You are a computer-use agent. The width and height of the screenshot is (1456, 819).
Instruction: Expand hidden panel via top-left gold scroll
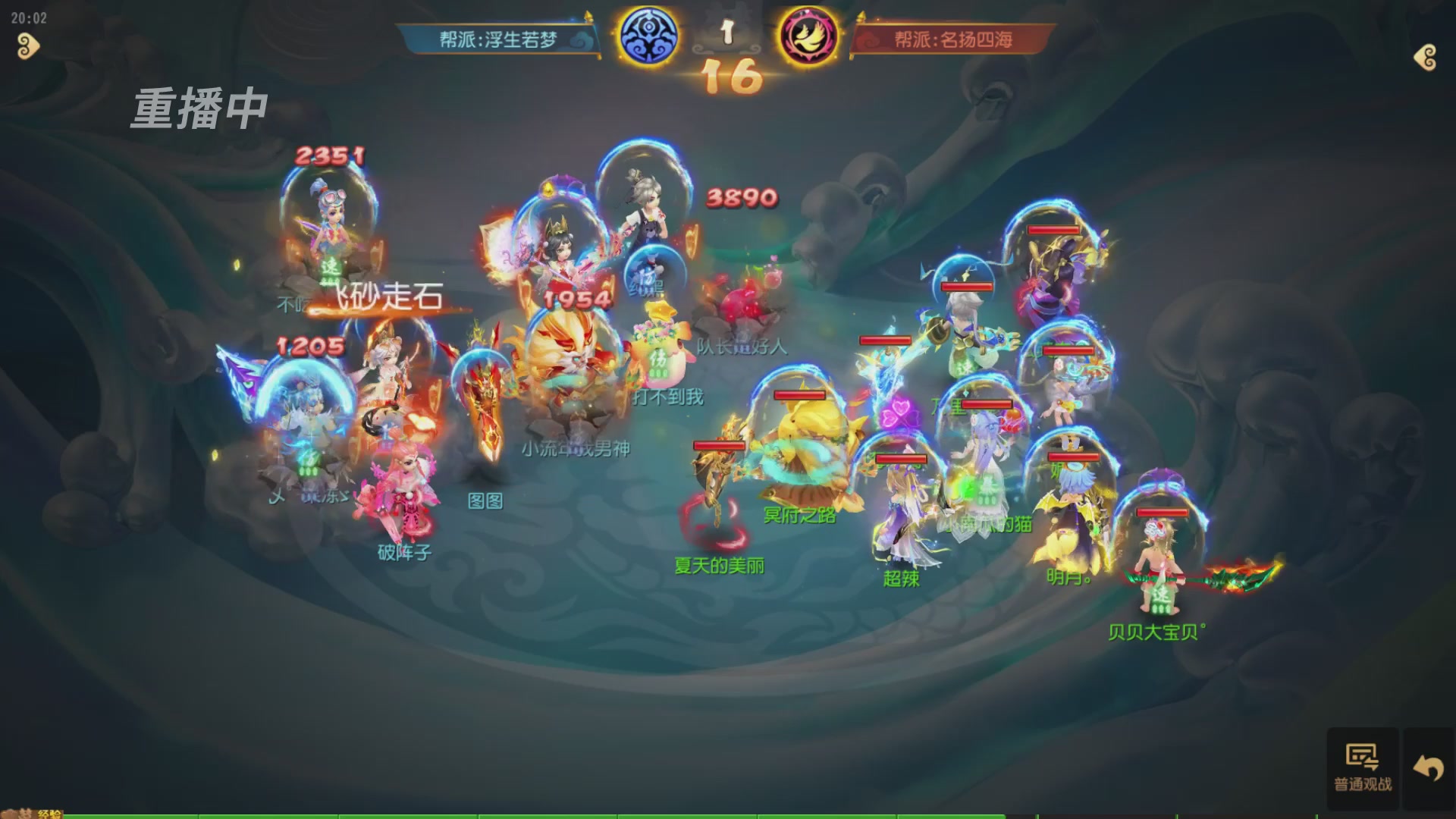[27, 47]
